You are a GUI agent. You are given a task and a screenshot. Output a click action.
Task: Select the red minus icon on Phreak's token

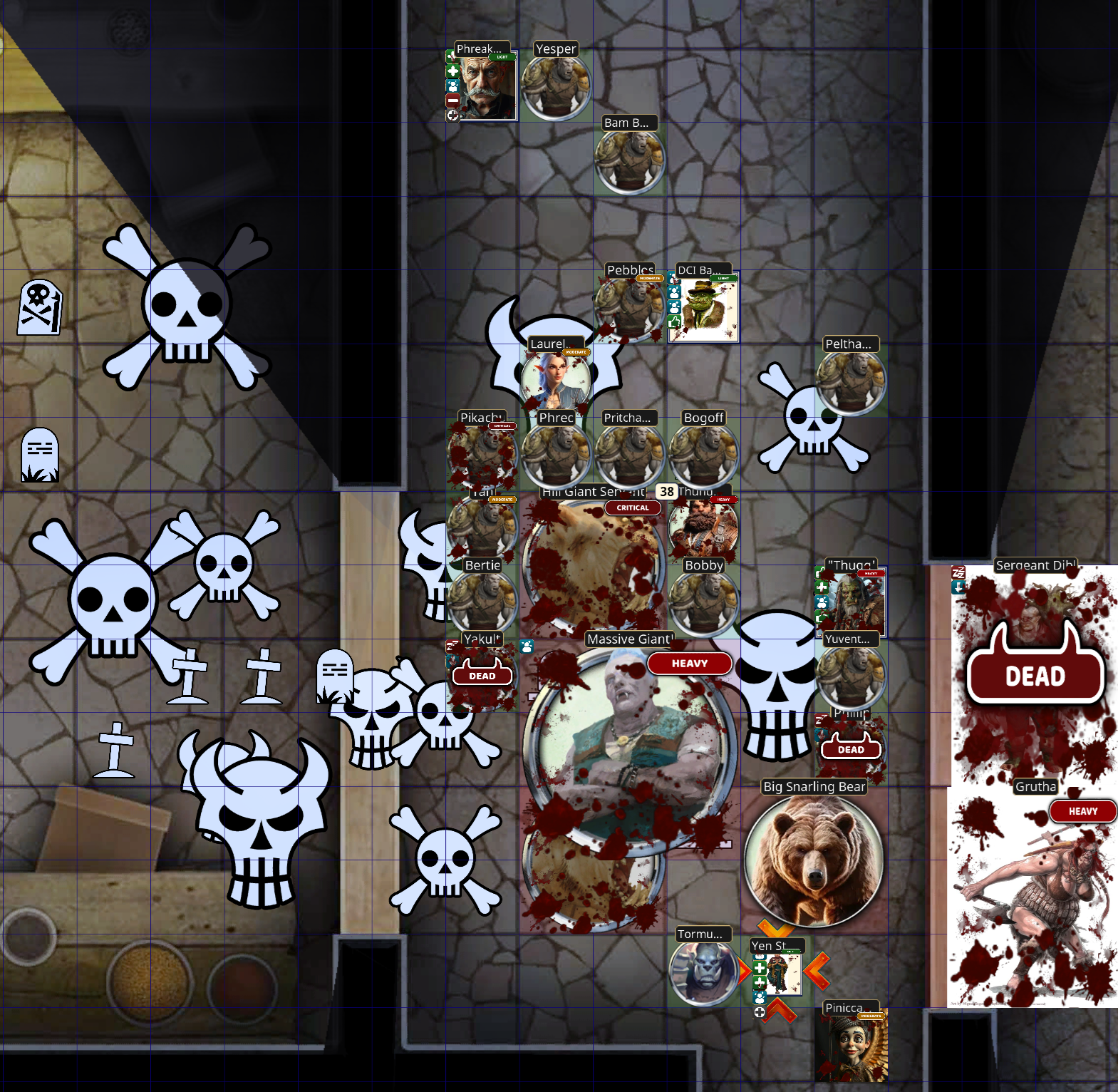[x=452, y=101]
